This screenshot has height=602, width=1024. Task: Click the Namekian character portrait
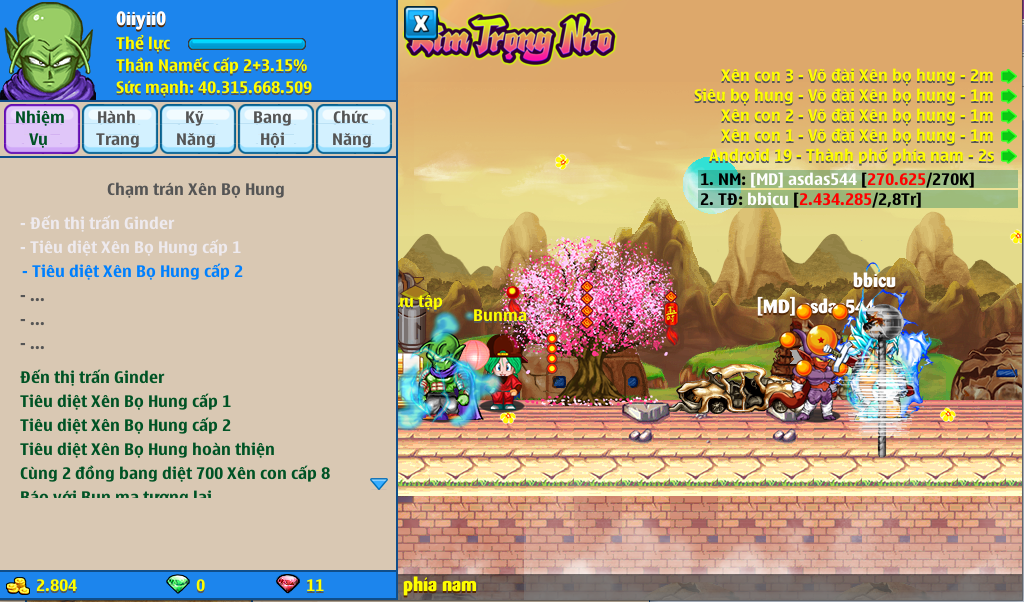(x=48, y=50)
